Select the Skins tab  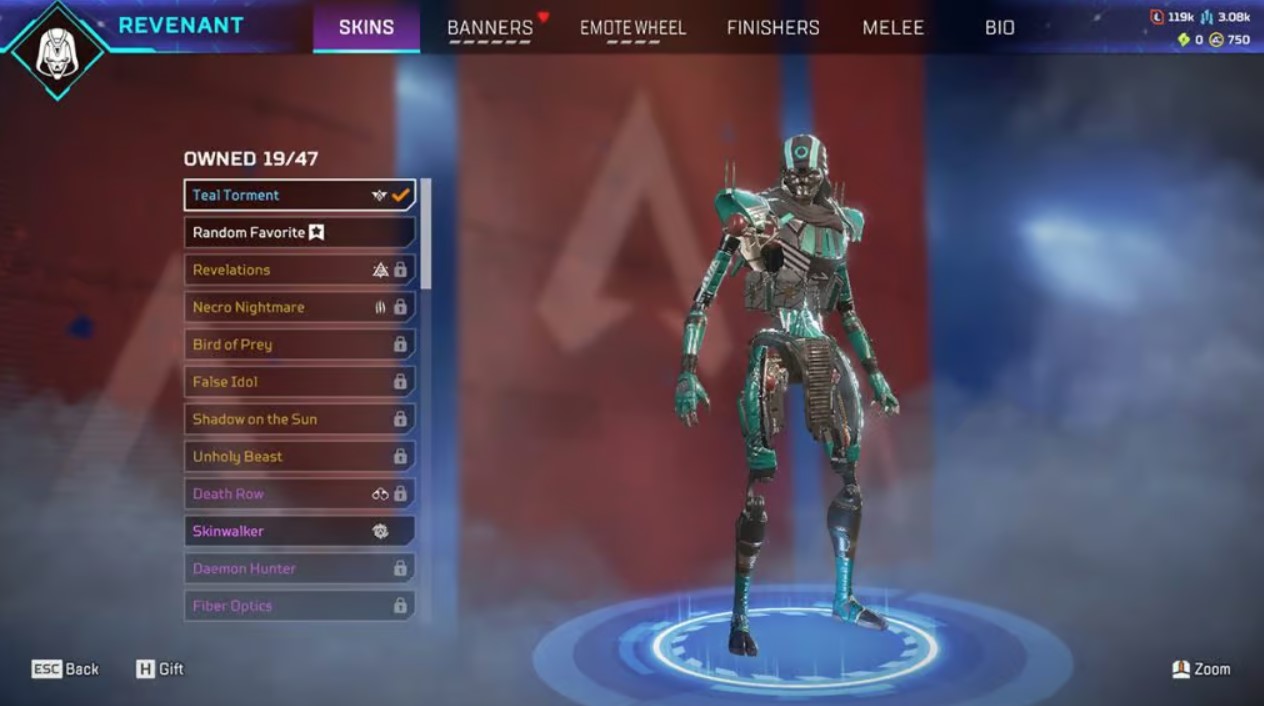pos(366,28)
